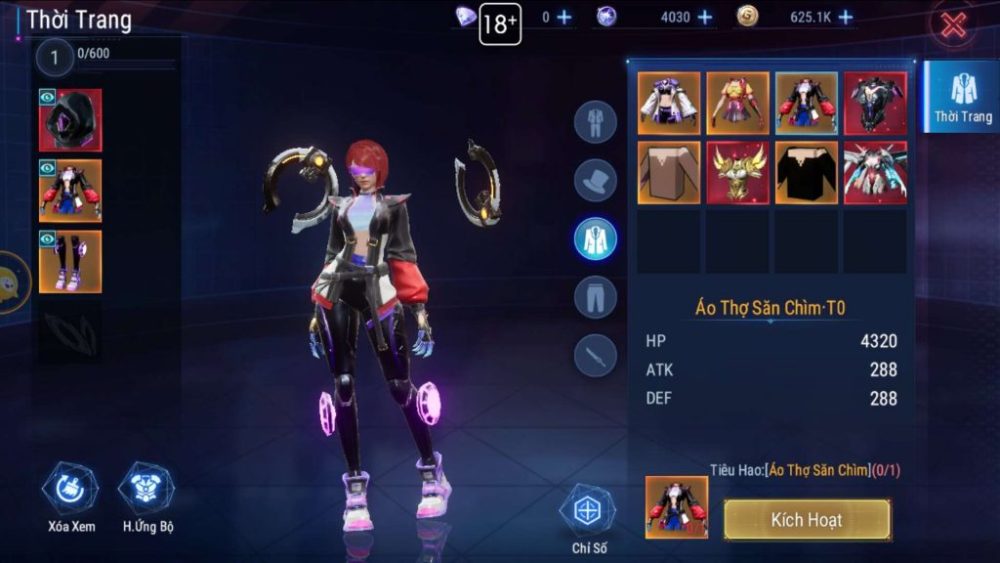The width and height of the screenshot is (1000, 563).
Task: Select the plain brown shirt
Action: (x=669, y=172)
